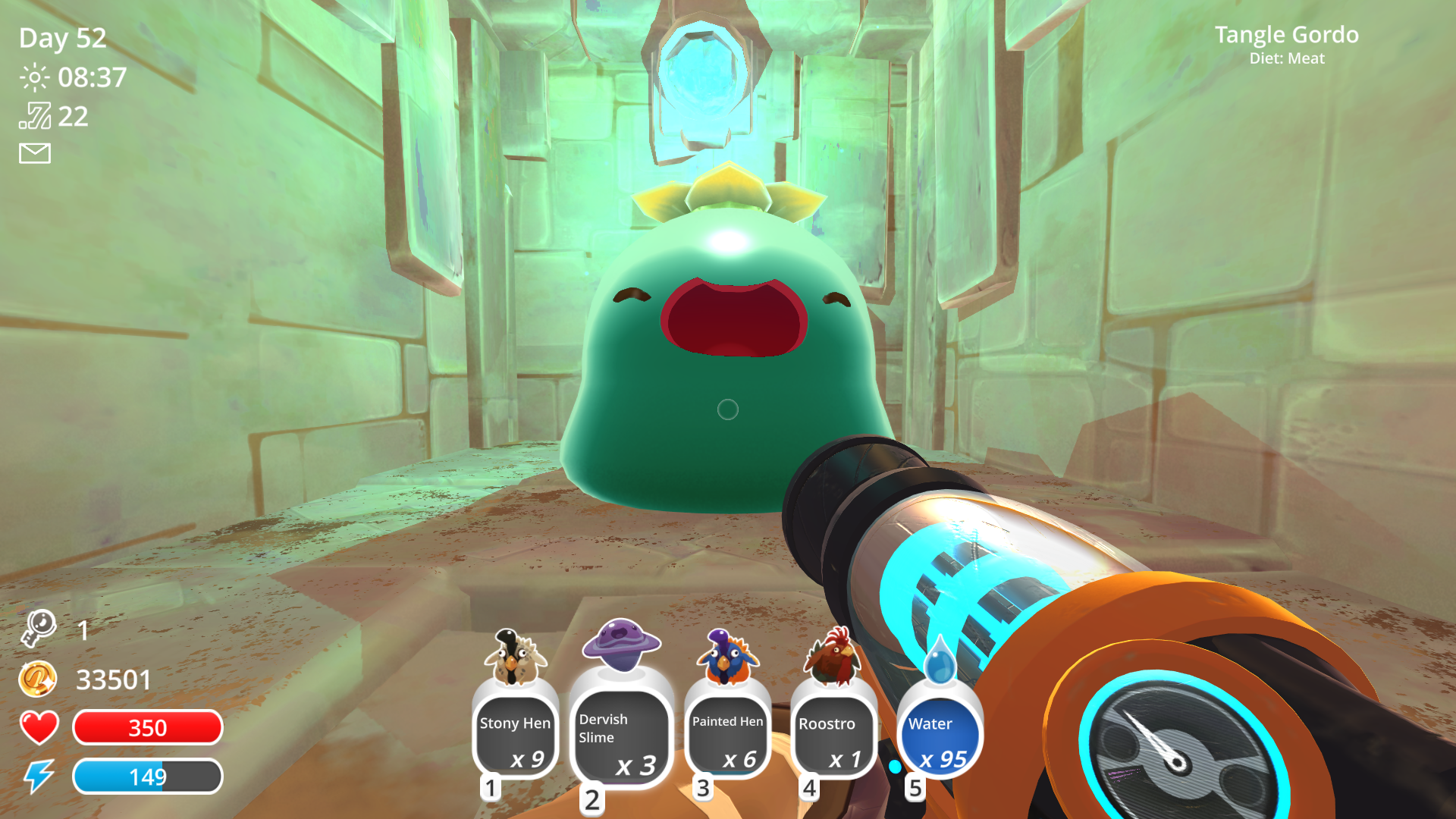Click the Newbucks coin icon
This screenshot has width=1456, height=819.
(38, 679)
